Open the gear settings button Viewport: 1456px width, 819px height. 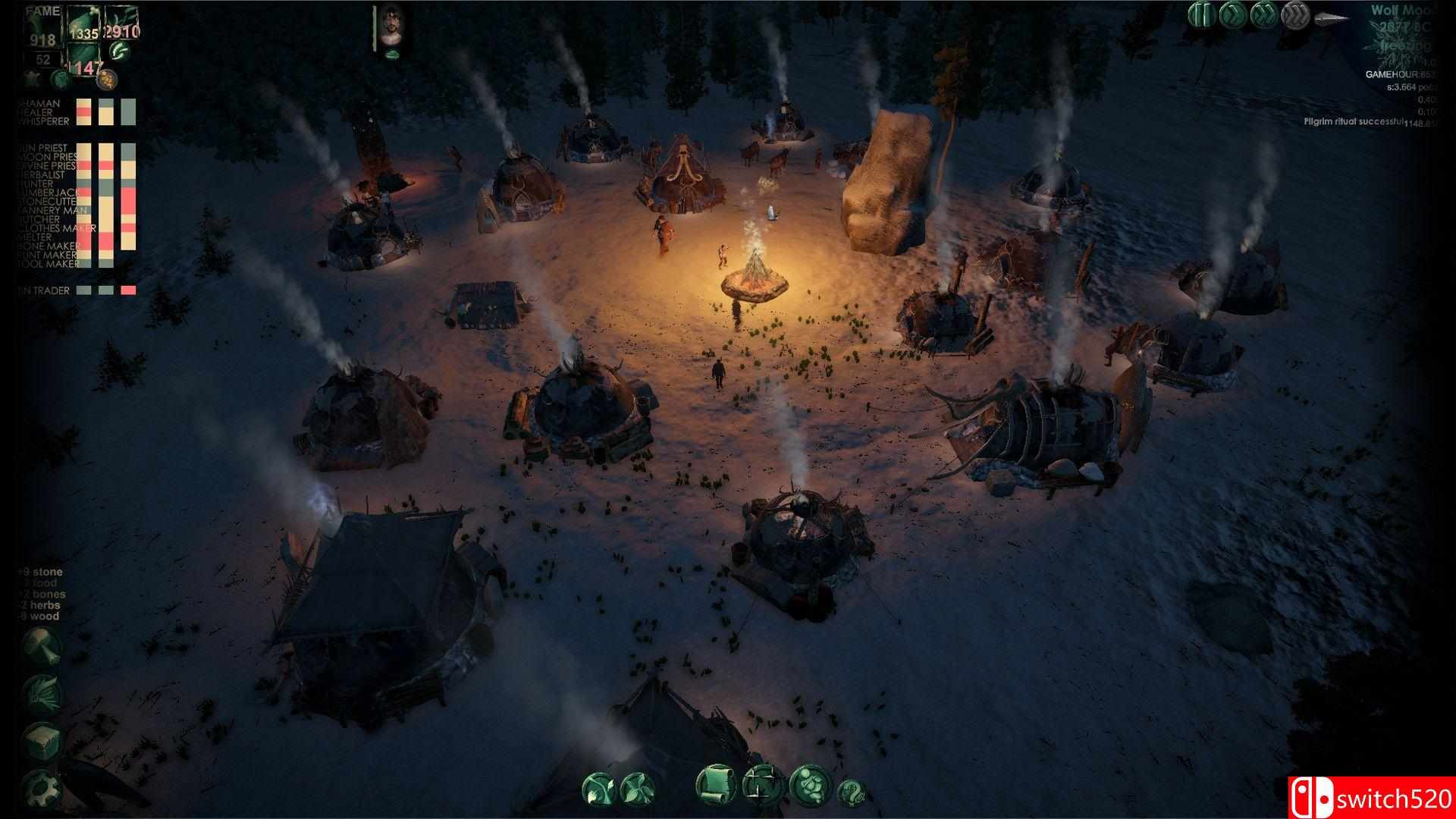click(40, 789)
